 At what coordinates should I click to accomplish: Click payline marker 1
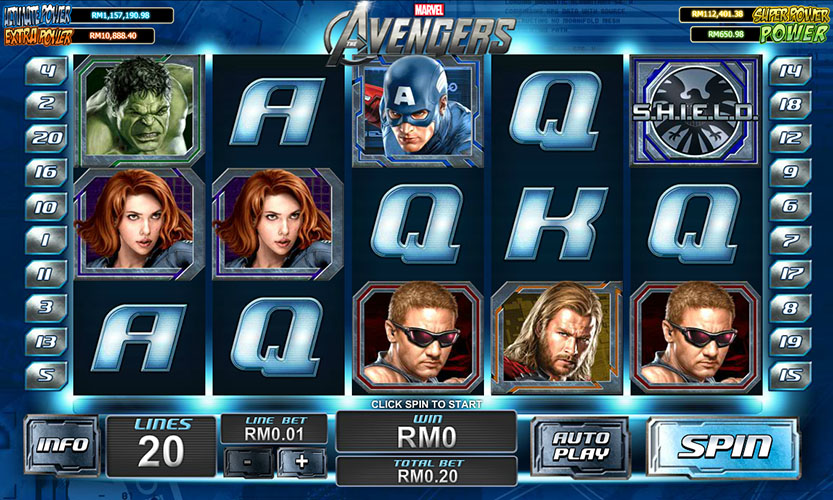tap(46, 240)
